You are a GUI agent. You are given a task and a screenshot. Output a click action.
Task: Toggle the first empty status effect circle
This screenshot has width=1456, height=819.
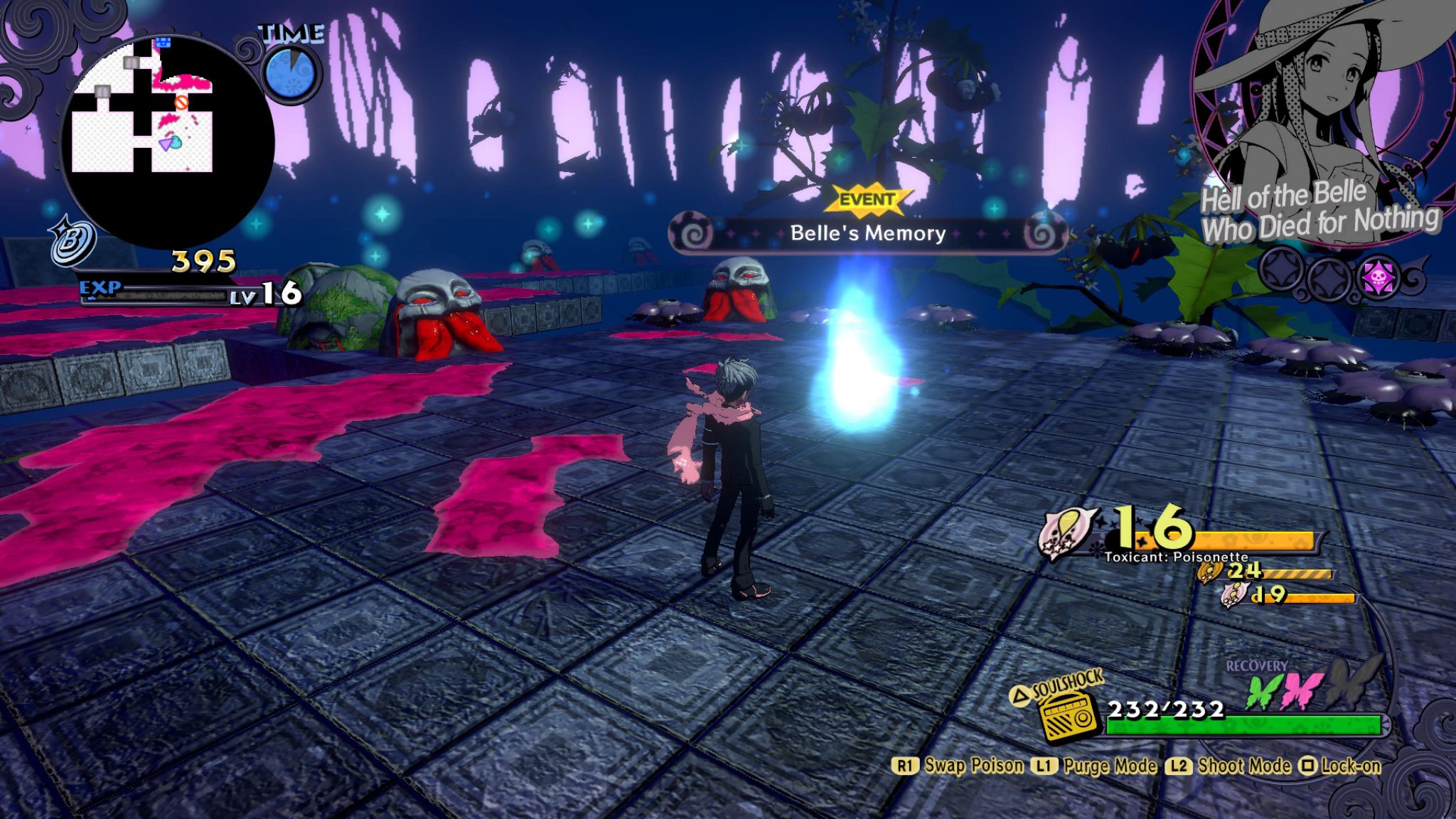(x=1280, y=272)
